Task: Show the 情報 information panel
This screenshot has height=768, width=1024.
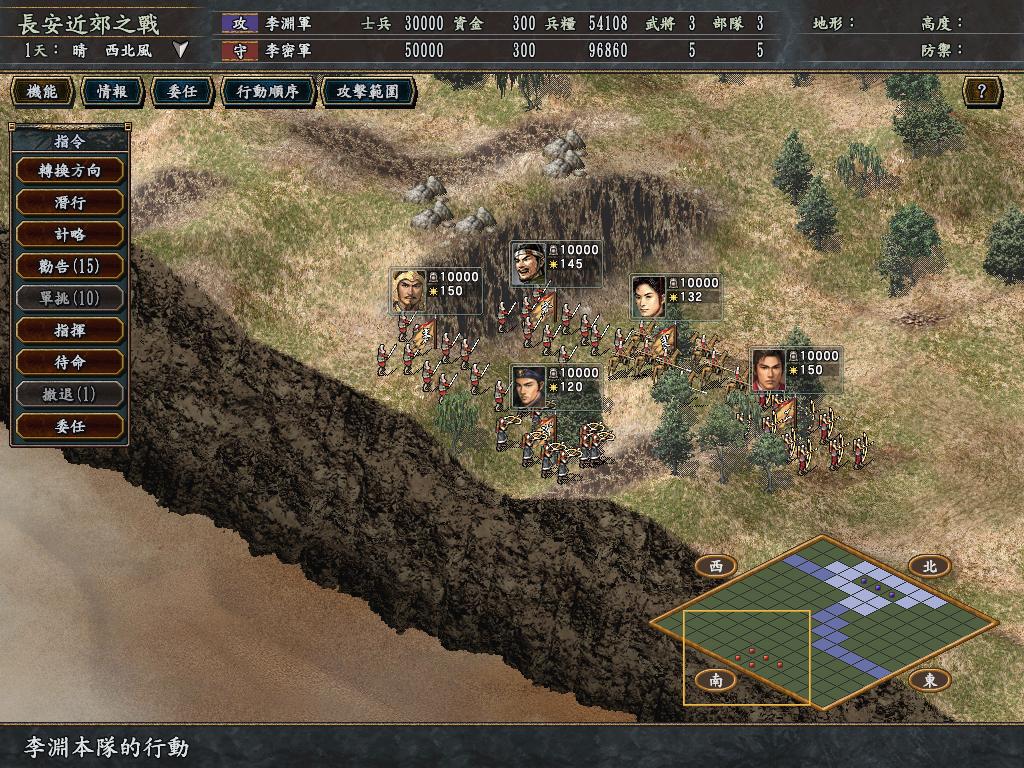Action: click(111, 92)
